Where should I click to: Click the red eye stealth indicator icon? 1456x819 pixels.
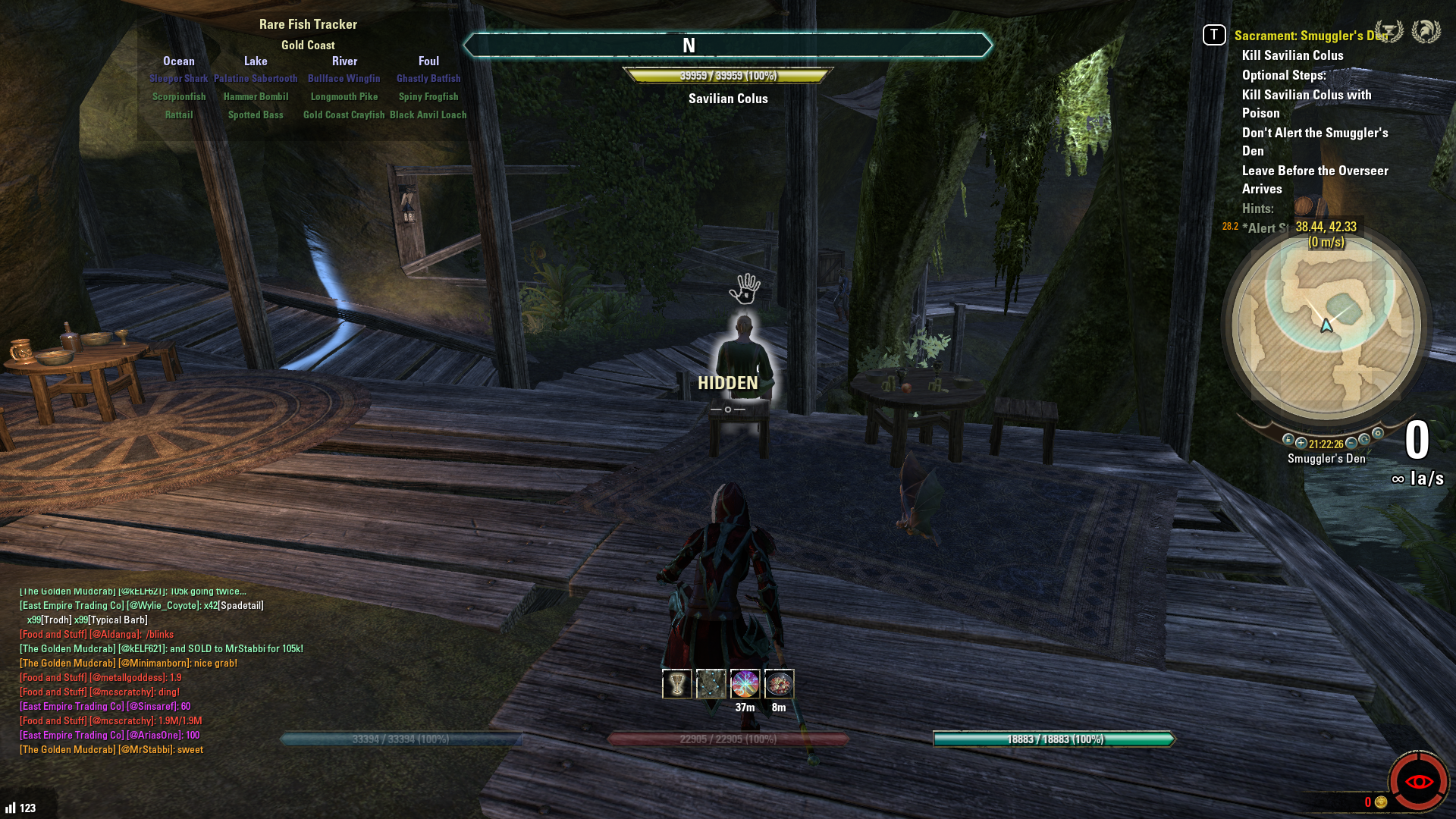[1418, 781]
